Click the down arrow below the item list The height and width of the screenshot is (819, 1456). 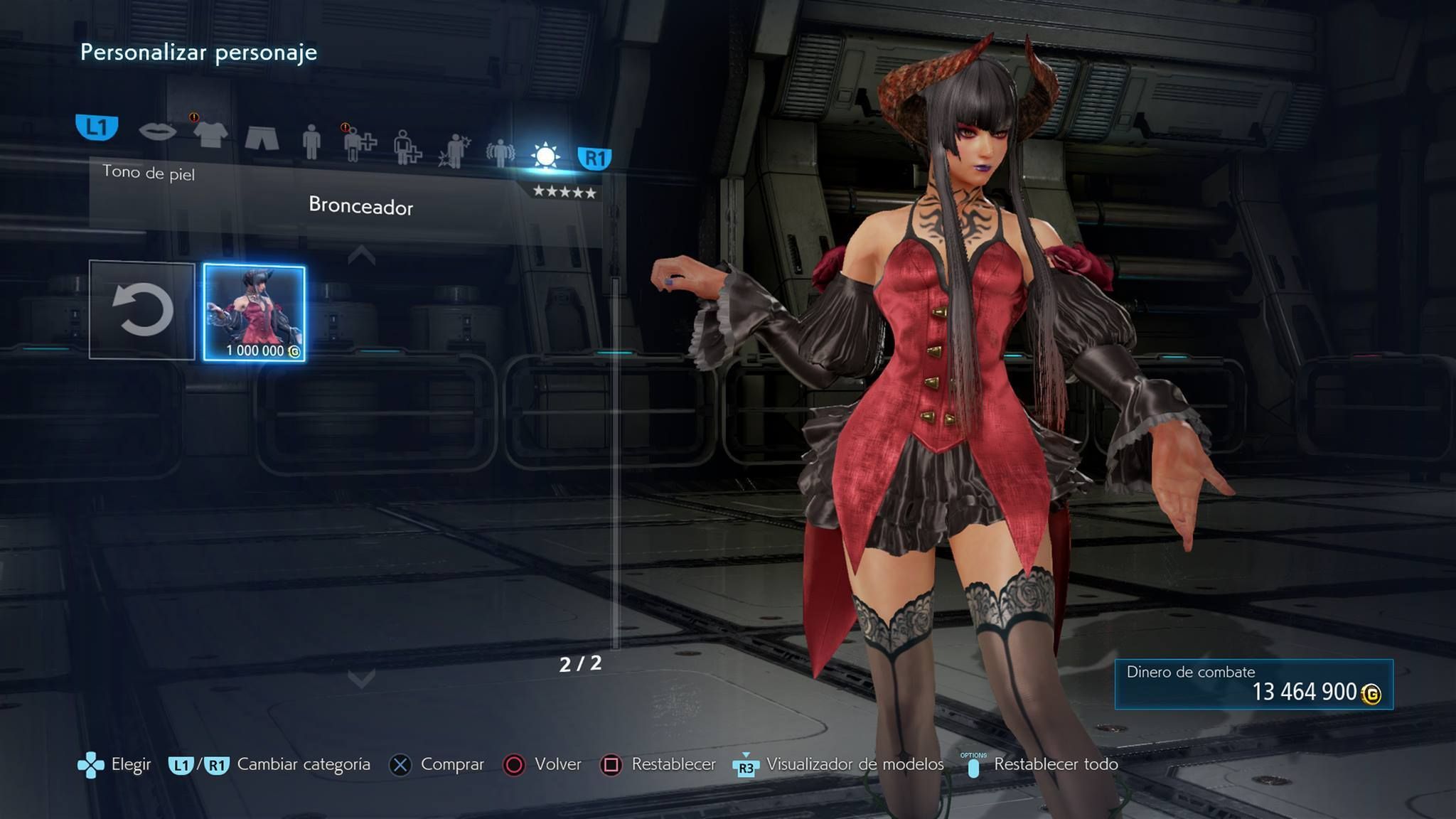coord(361,678)
